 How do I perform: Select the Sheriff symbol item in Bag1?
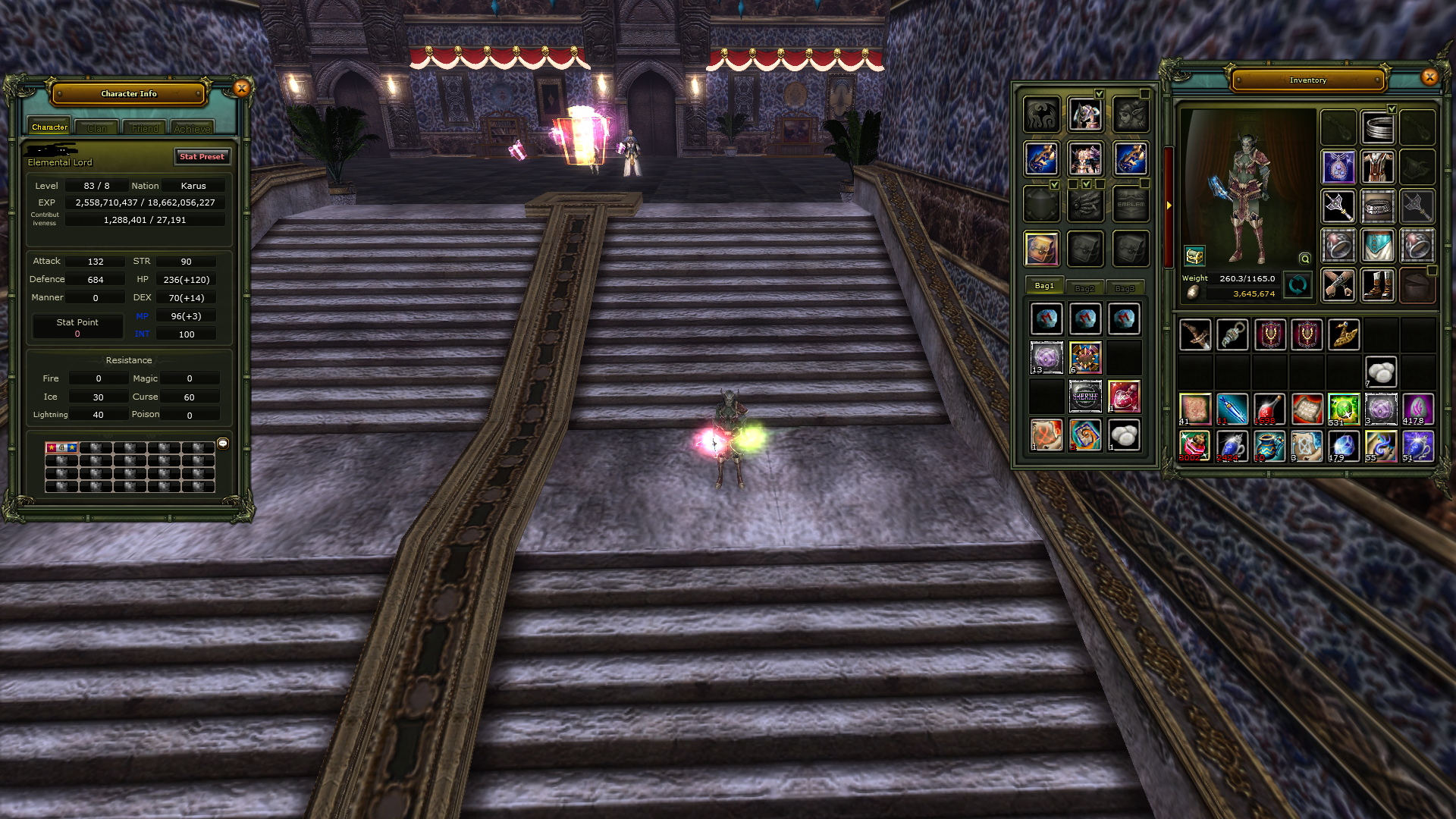tap(1085, 397)
